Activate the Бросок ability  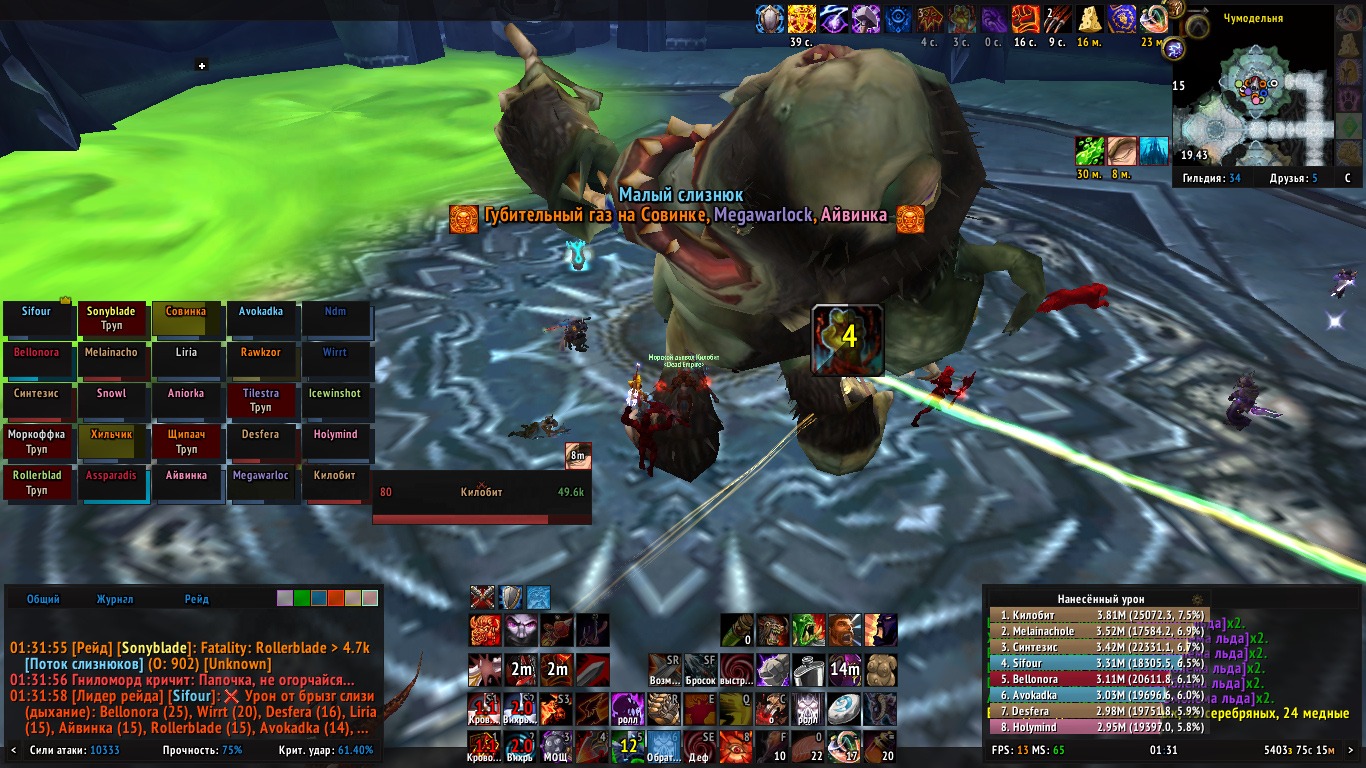(x=700, y=669)
